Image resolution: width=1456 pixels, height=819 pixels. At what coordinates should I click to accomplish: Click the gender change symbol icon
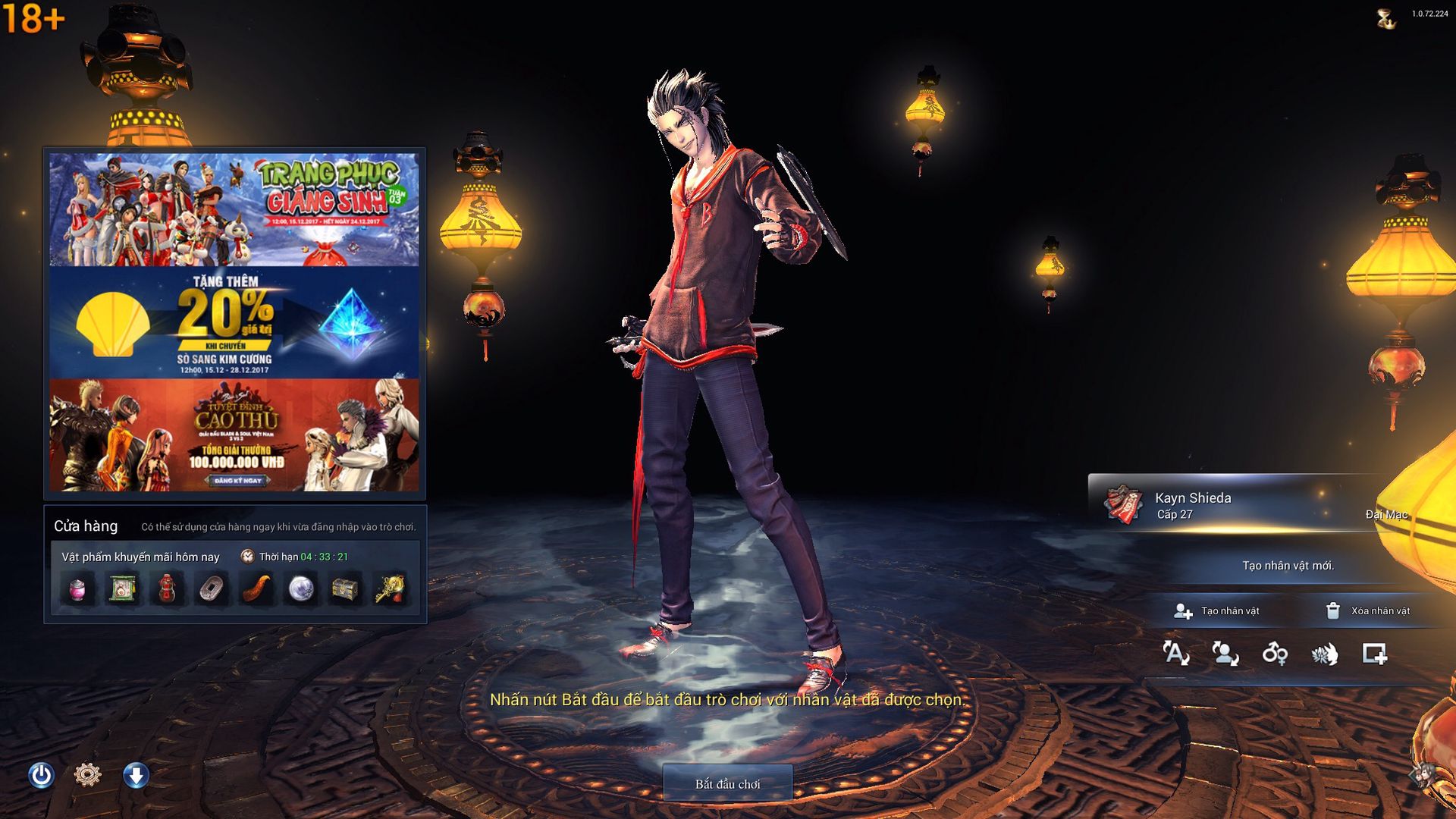tap(1275, 654)
